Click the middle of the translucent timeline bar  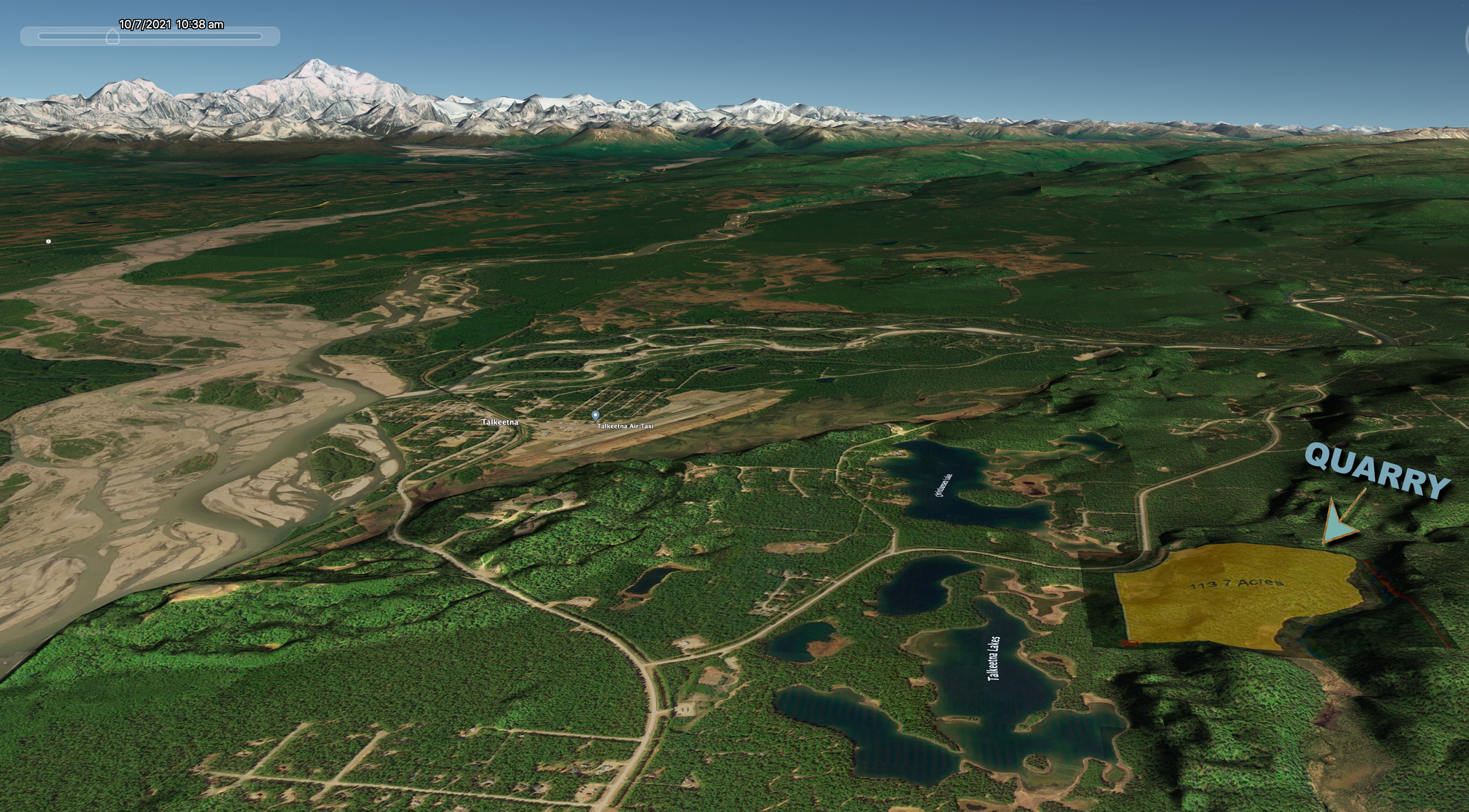[151, 34]
